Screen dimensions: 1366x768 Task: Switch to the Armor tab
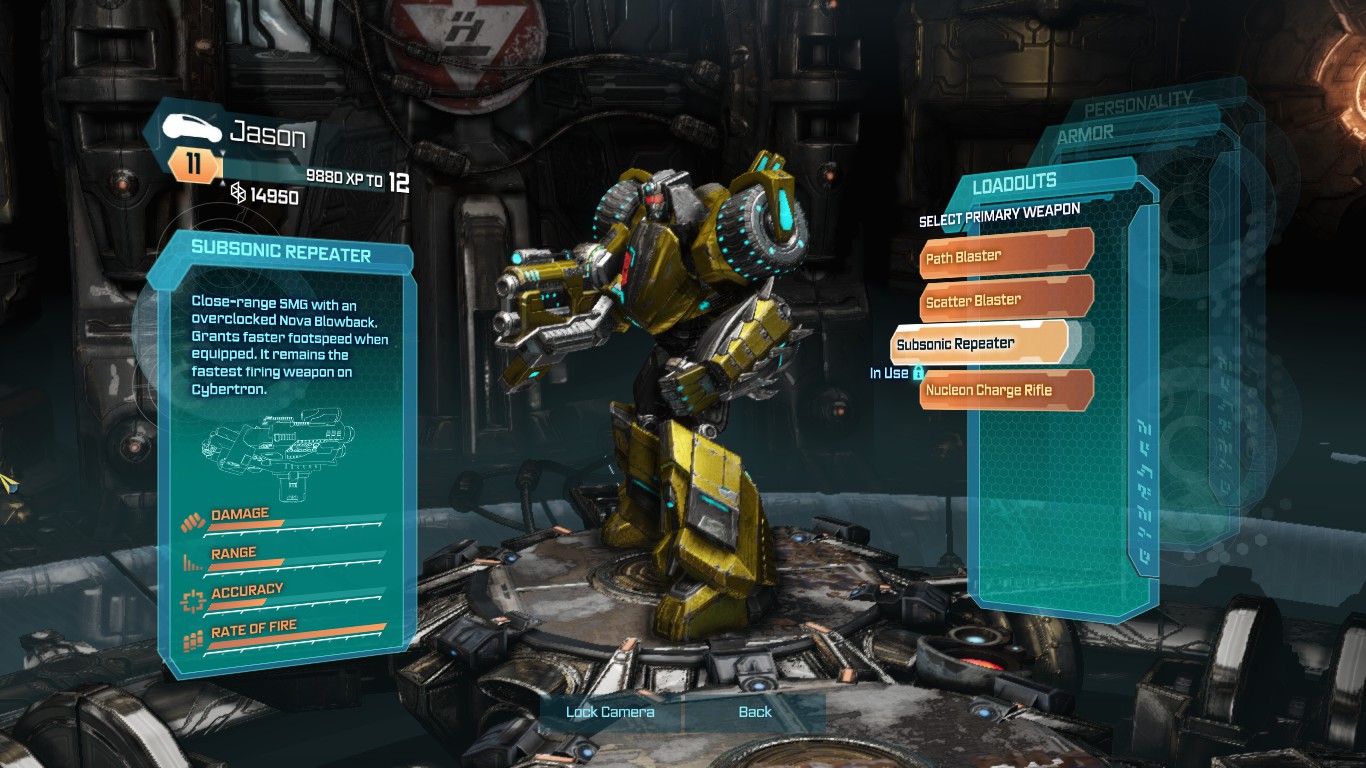click(x=1085, y=133)
